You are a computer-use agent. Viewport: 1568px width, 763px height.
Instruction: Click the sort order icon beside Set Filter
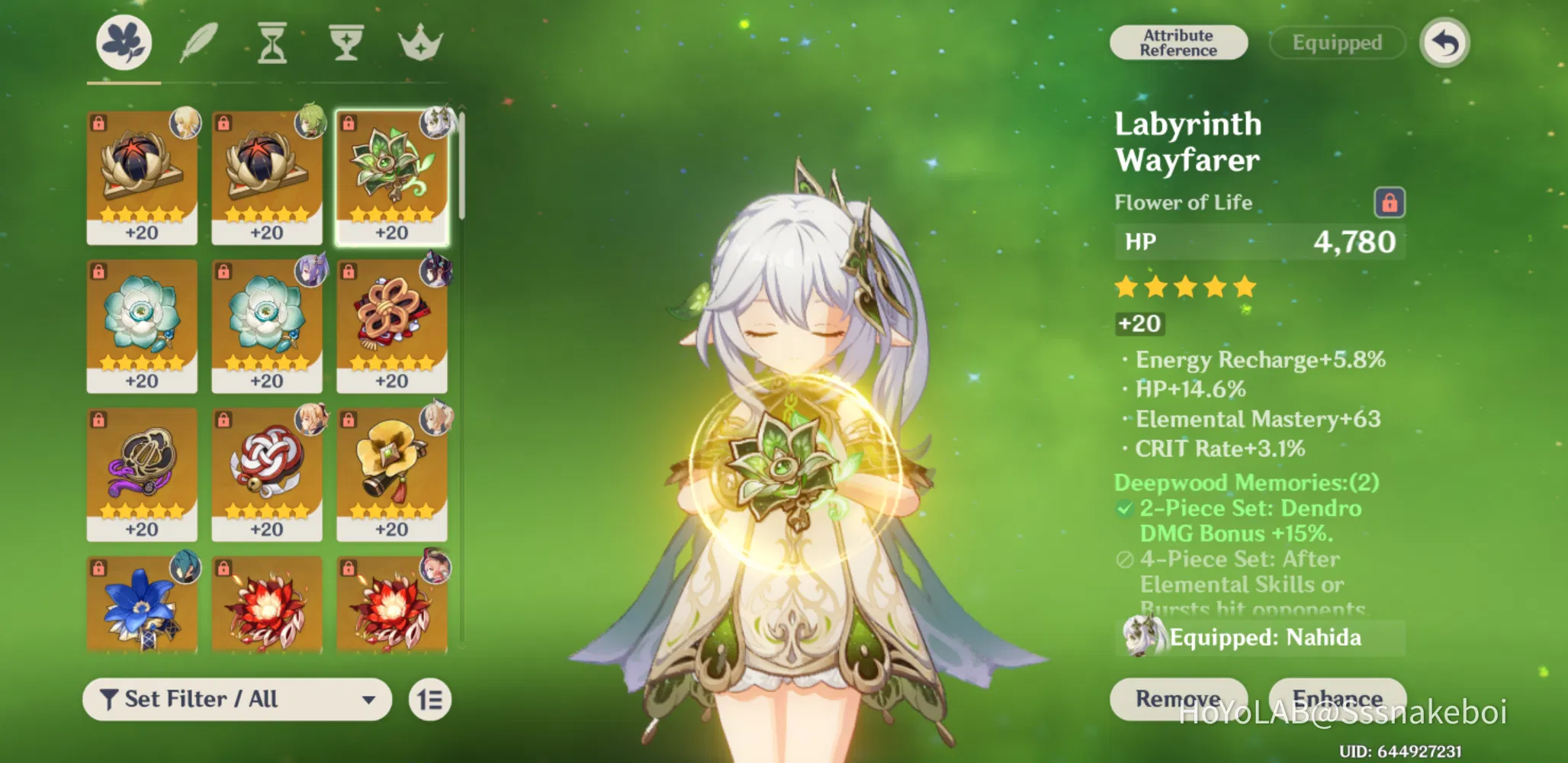[430, 699]
